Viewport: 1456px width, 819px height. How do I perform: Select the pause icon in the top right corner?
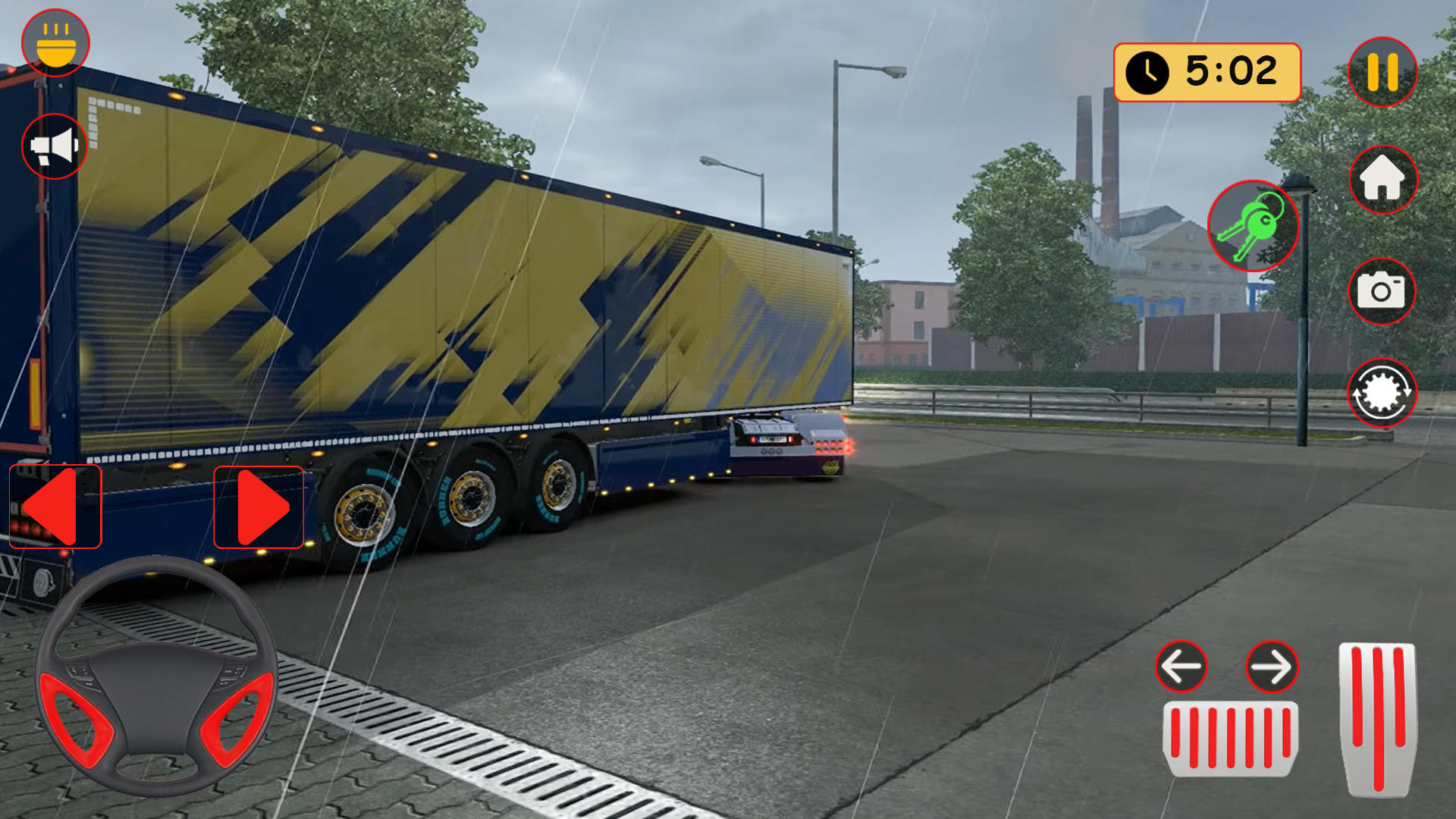point(1383,72)
